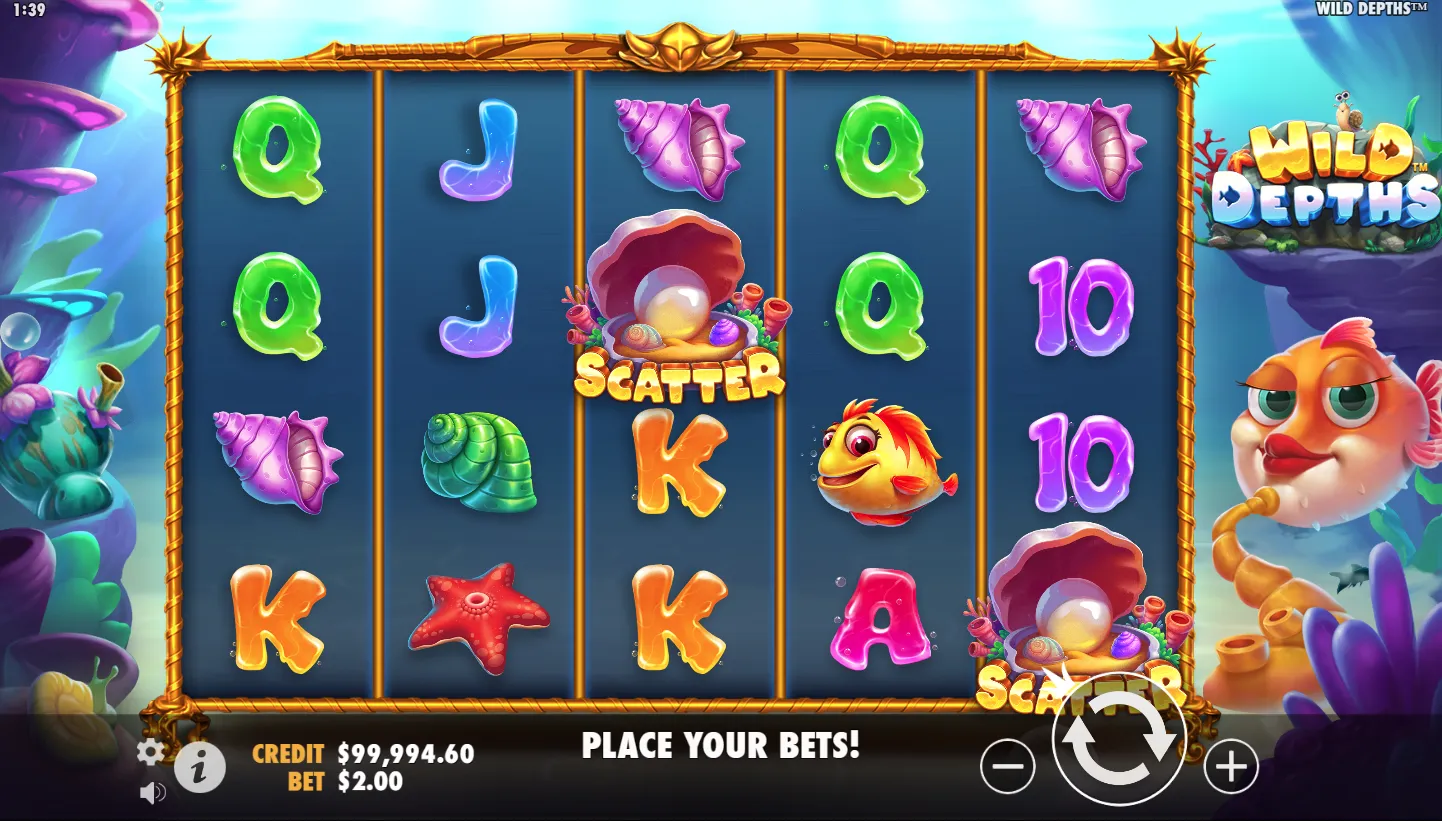Viewport: 1442px width, 821px height.
Task: Open the settings gear menu
Action: click(x=150, y=753)
